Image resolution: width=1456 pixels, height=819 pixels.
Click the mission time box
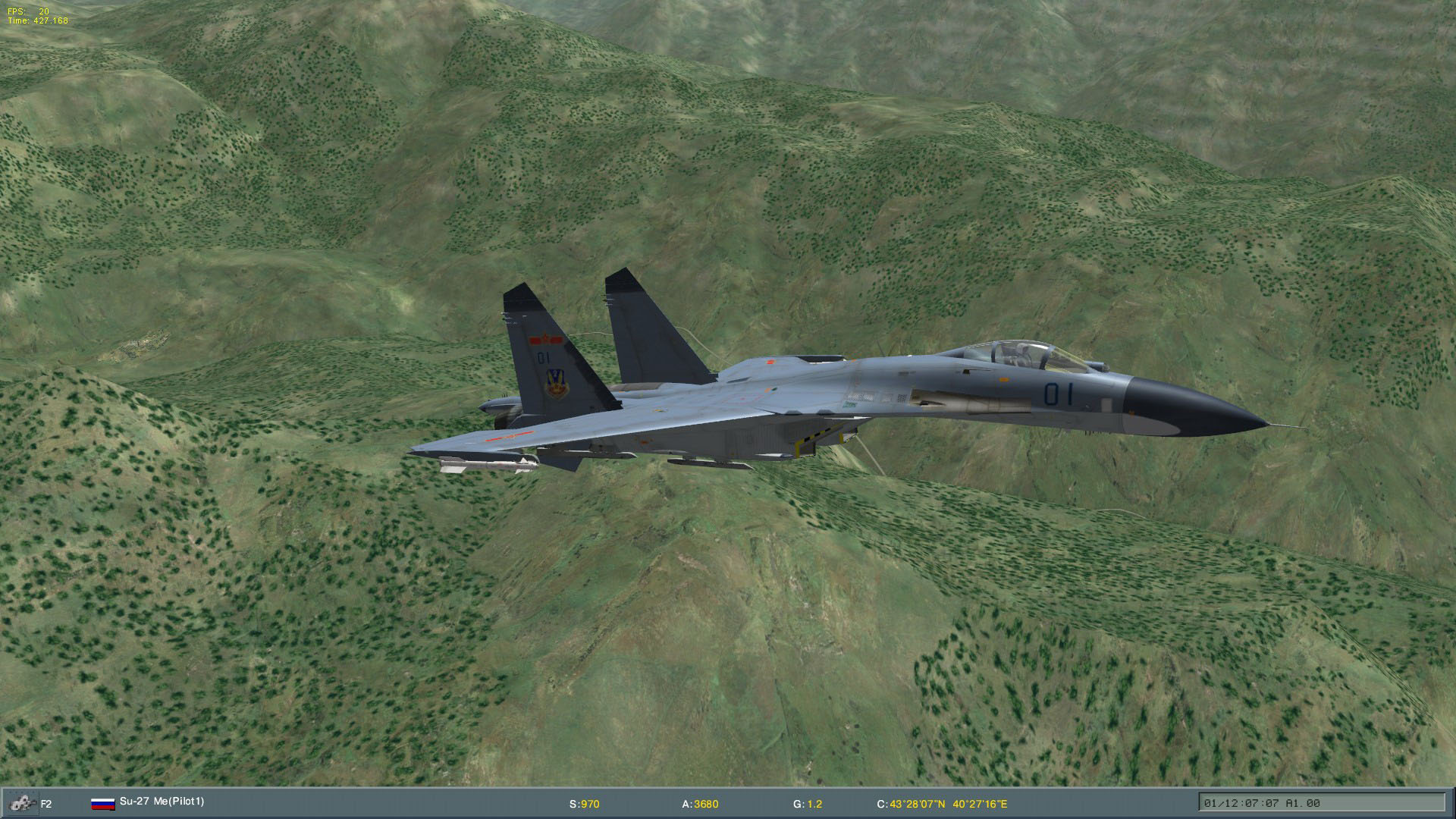click(x=1321, y=803)
